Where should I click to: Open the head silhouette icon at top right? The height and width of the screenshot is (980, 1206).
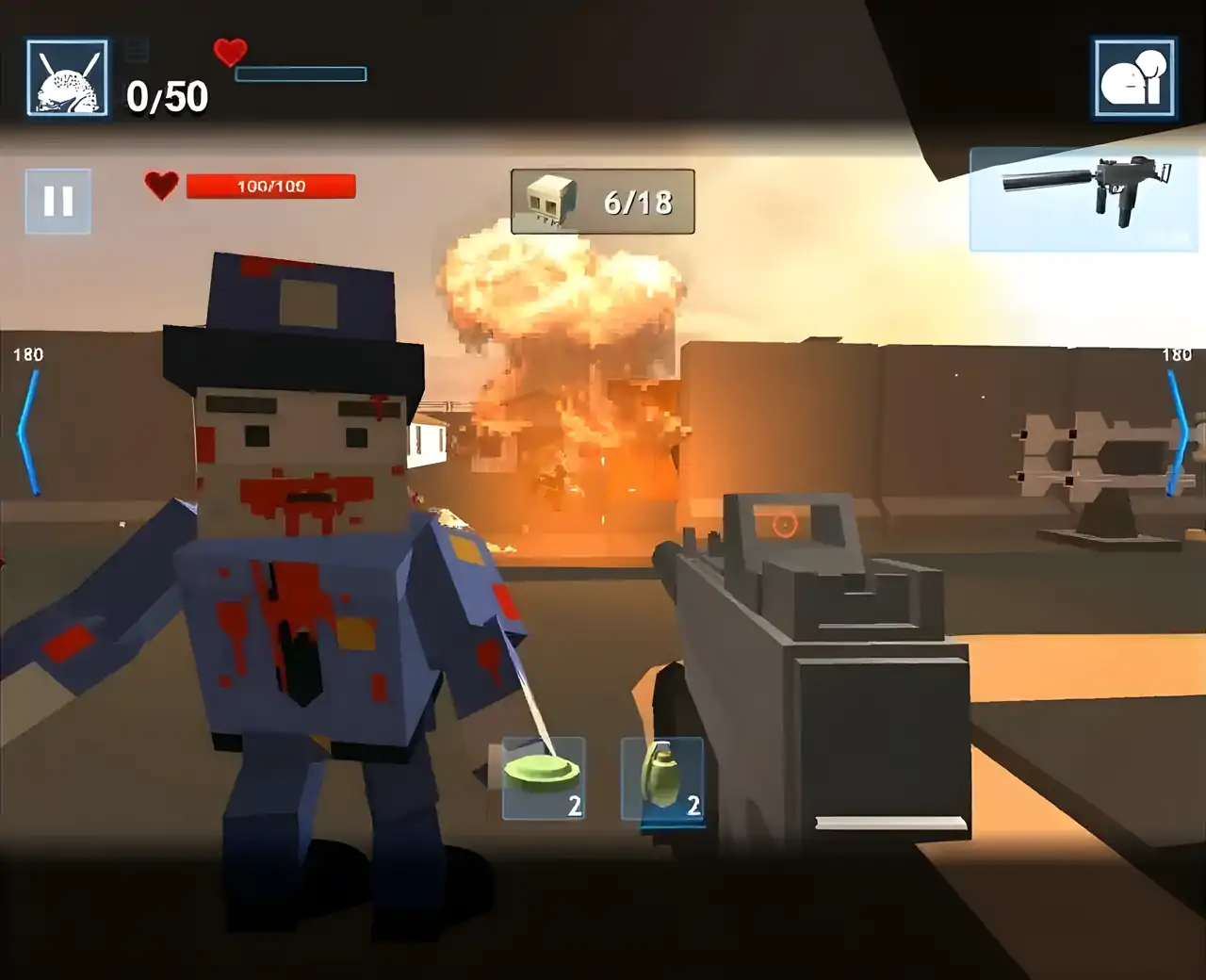[1134, 78]
